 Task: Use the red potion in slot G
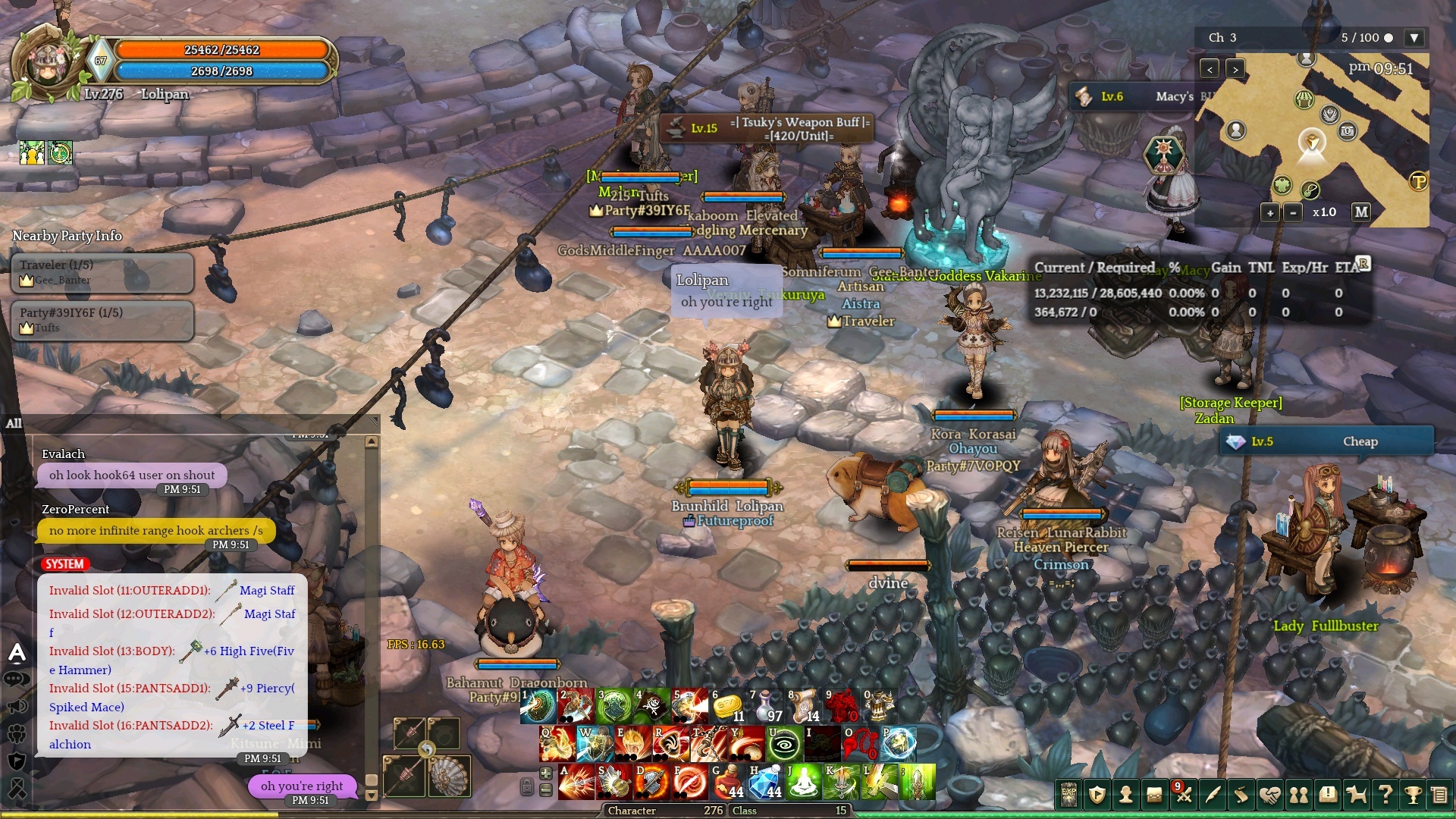(727, 782)
